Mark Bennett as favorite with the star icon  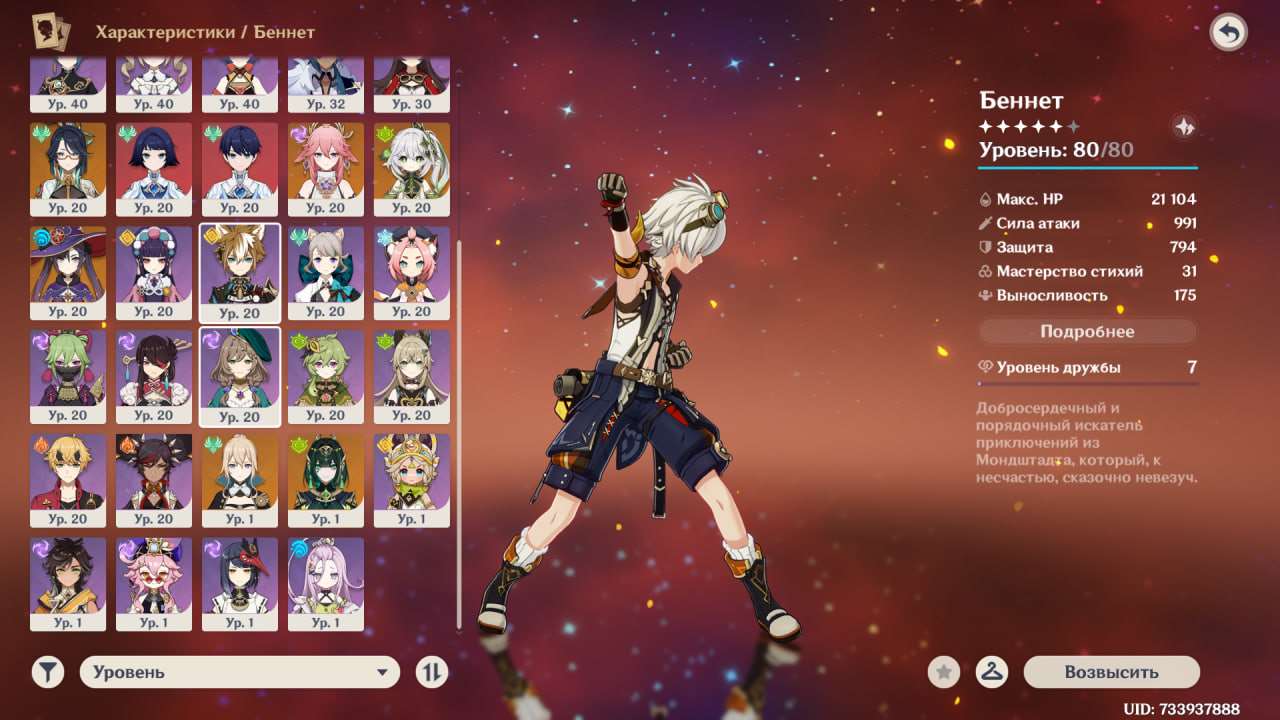coord(943,672)
